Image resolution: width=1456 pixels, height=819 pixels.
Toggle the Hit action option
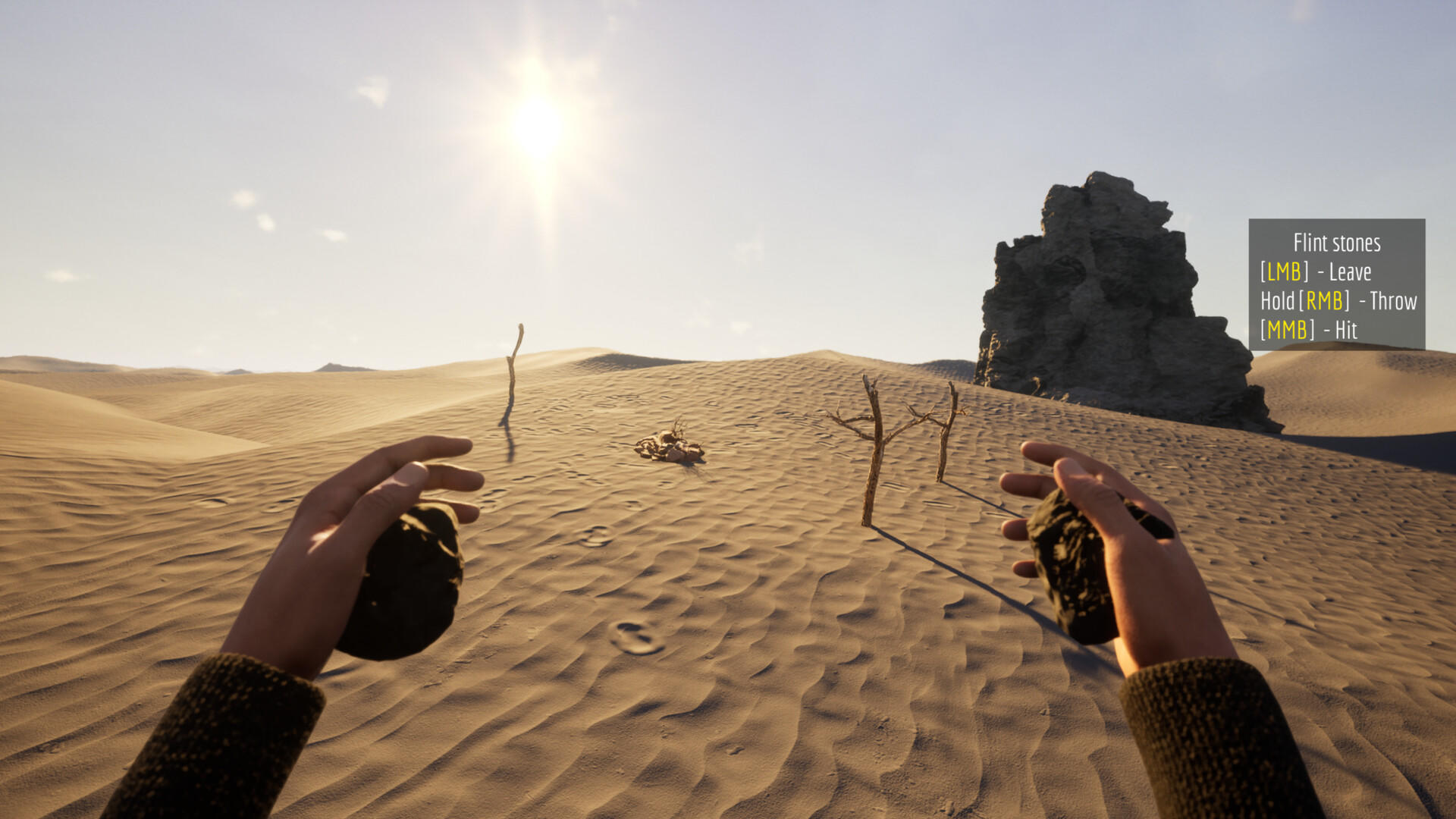point(1348,329)
